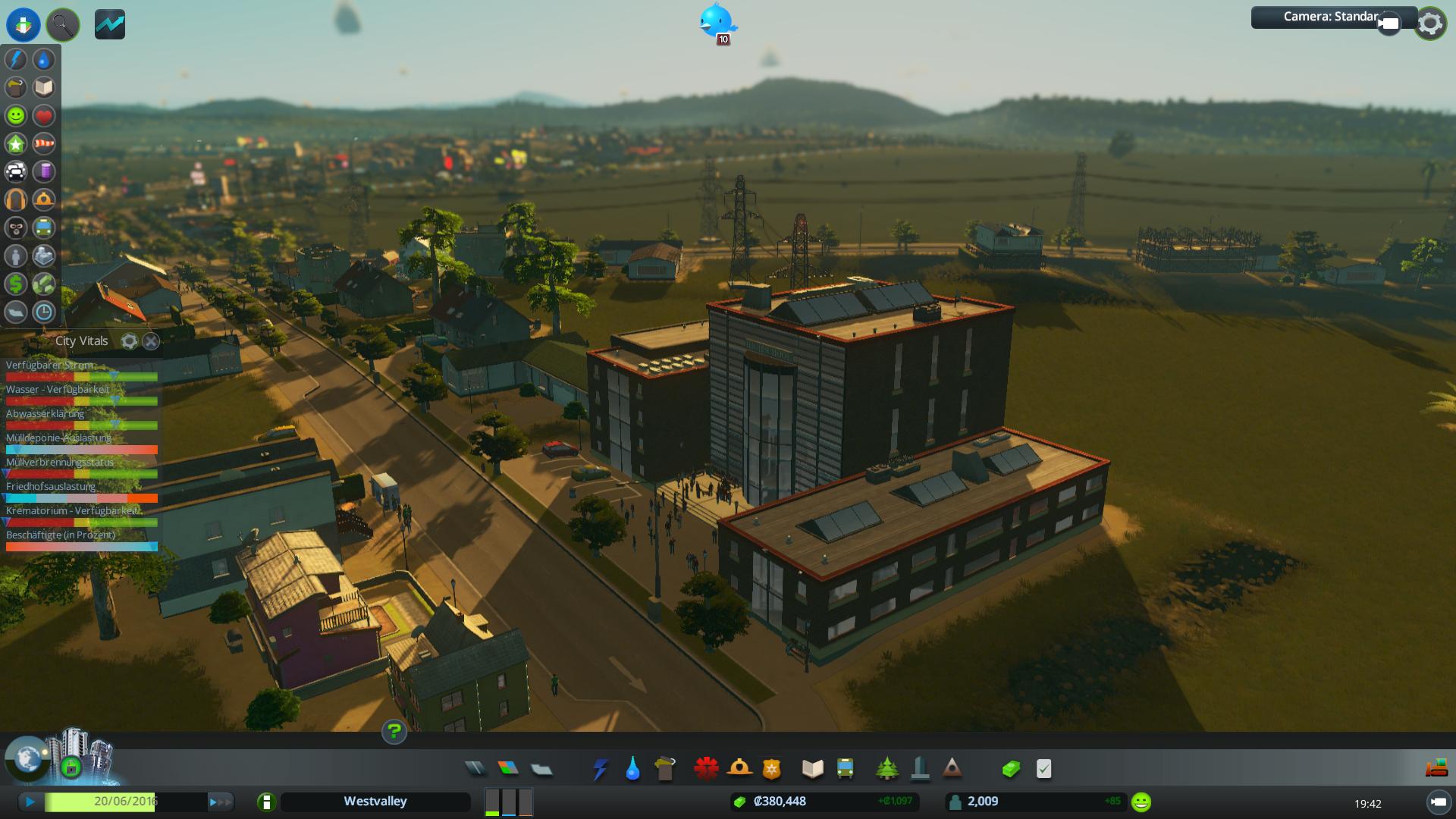The image size is (1456, 819).
Task: Open City Vitals gear settings
Action: click(129, 341)
